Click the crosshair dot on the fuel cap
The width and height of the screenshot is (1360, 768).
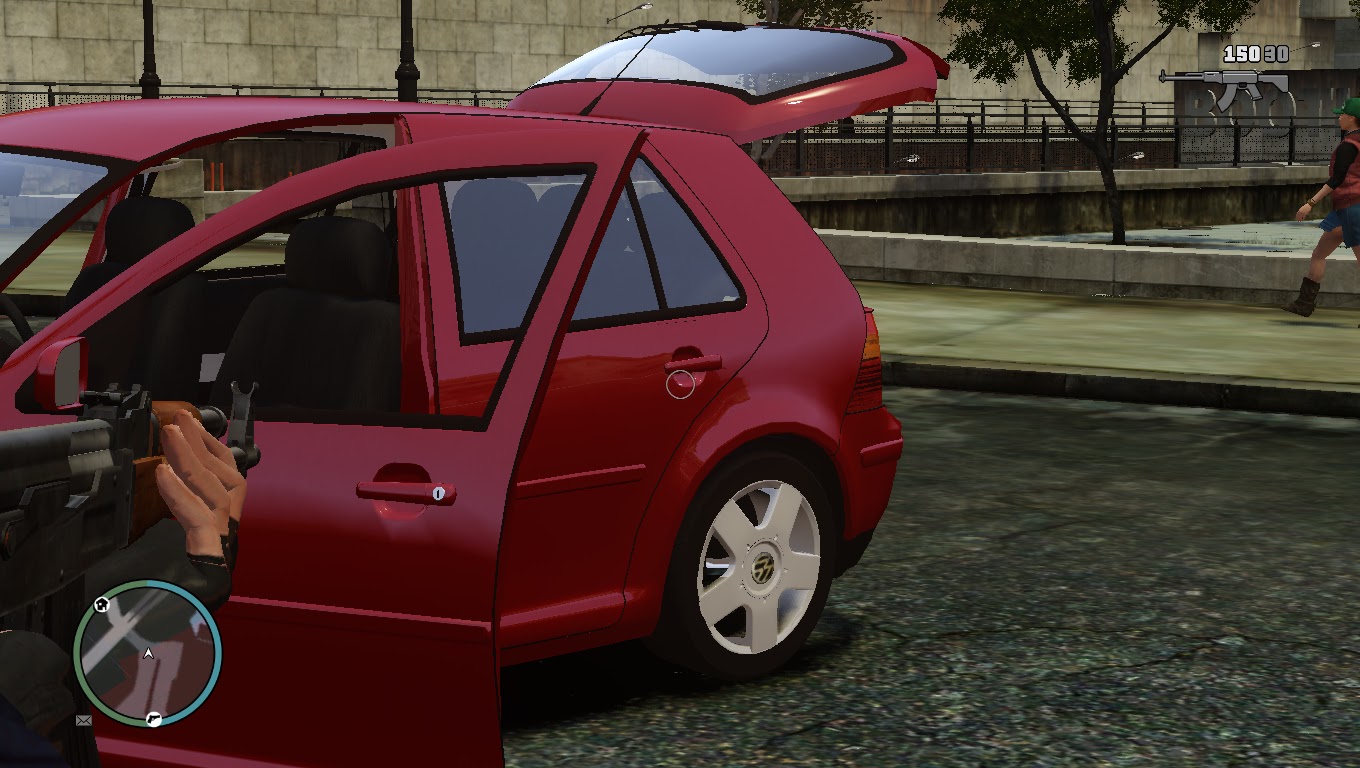click(x=680, y=381)
